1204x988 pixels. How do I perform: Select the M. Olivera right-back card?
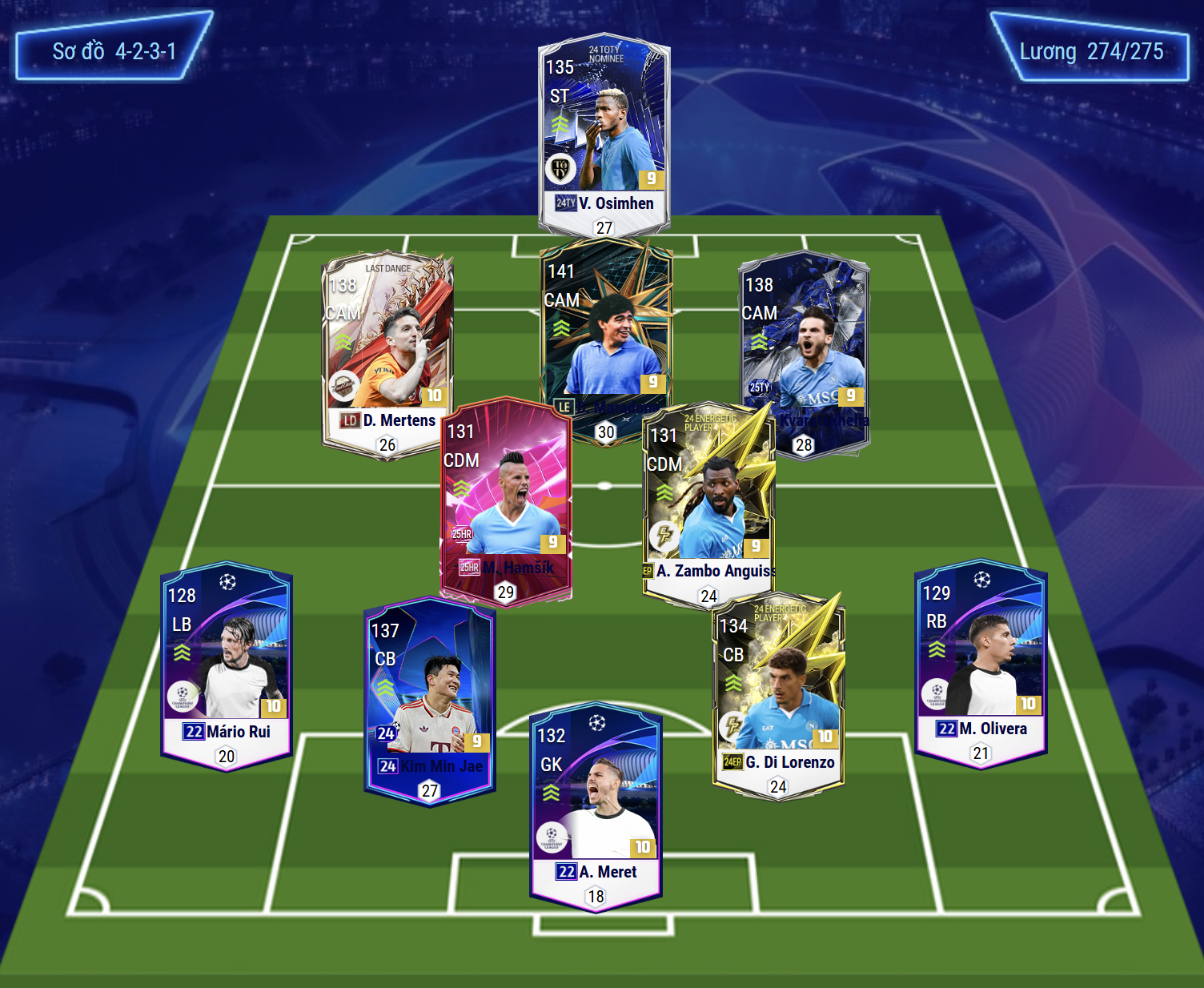tap(981, 662)
